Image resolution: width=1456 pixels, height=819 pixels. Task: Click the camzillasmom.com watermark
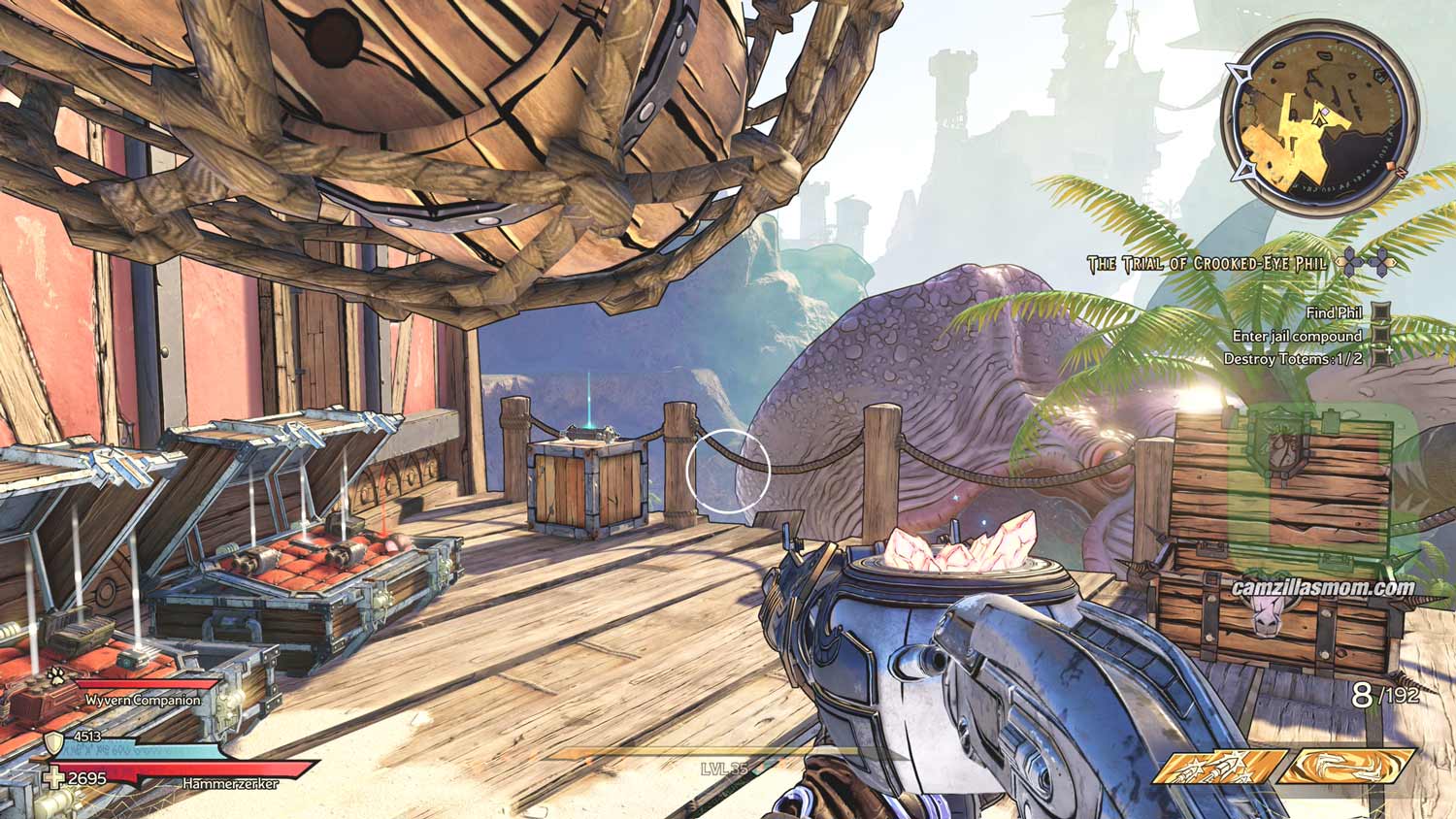(x=1323, y=587)
